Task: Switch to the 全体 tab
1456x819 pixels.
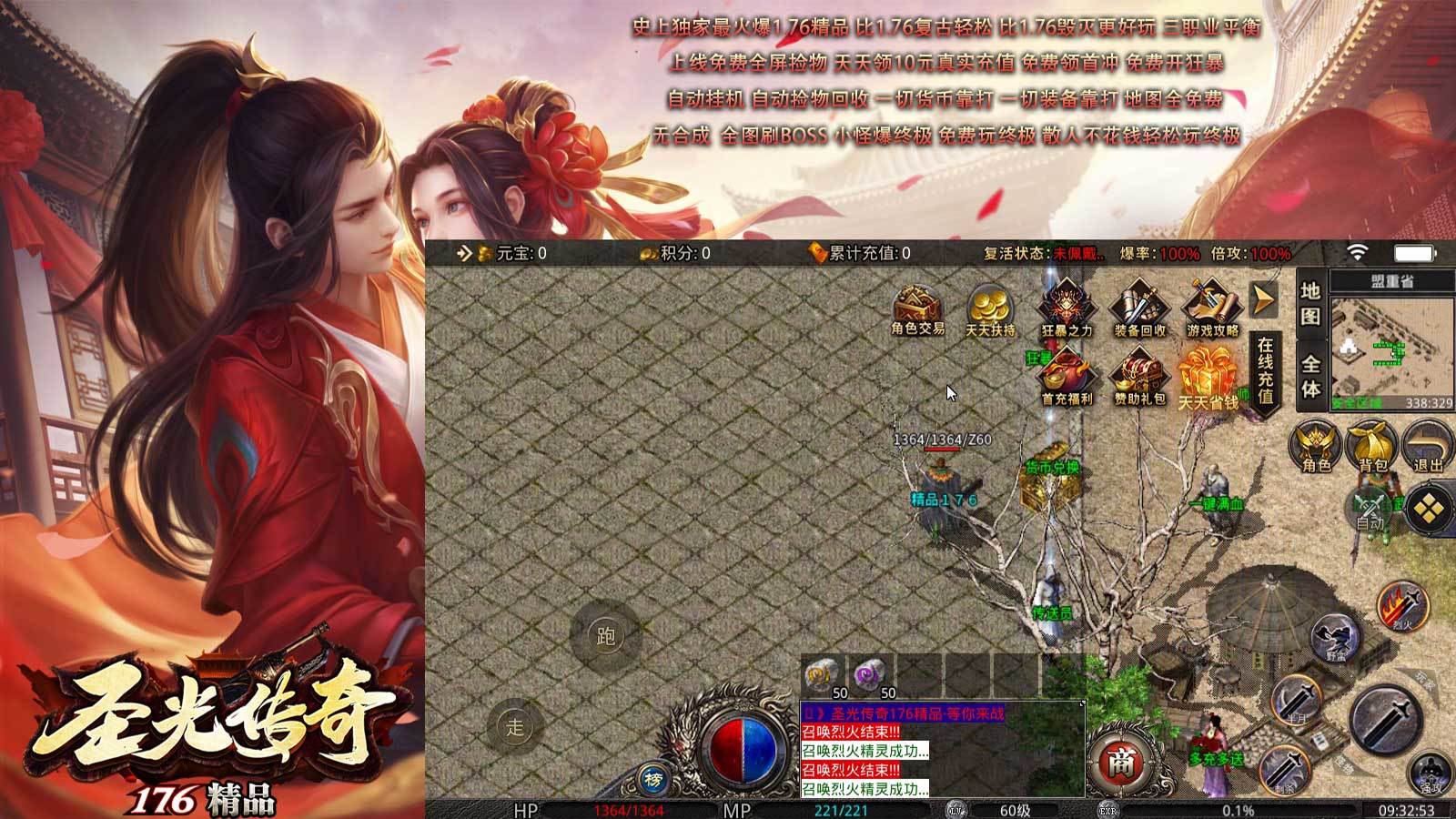Action: tap(1310, 376)
